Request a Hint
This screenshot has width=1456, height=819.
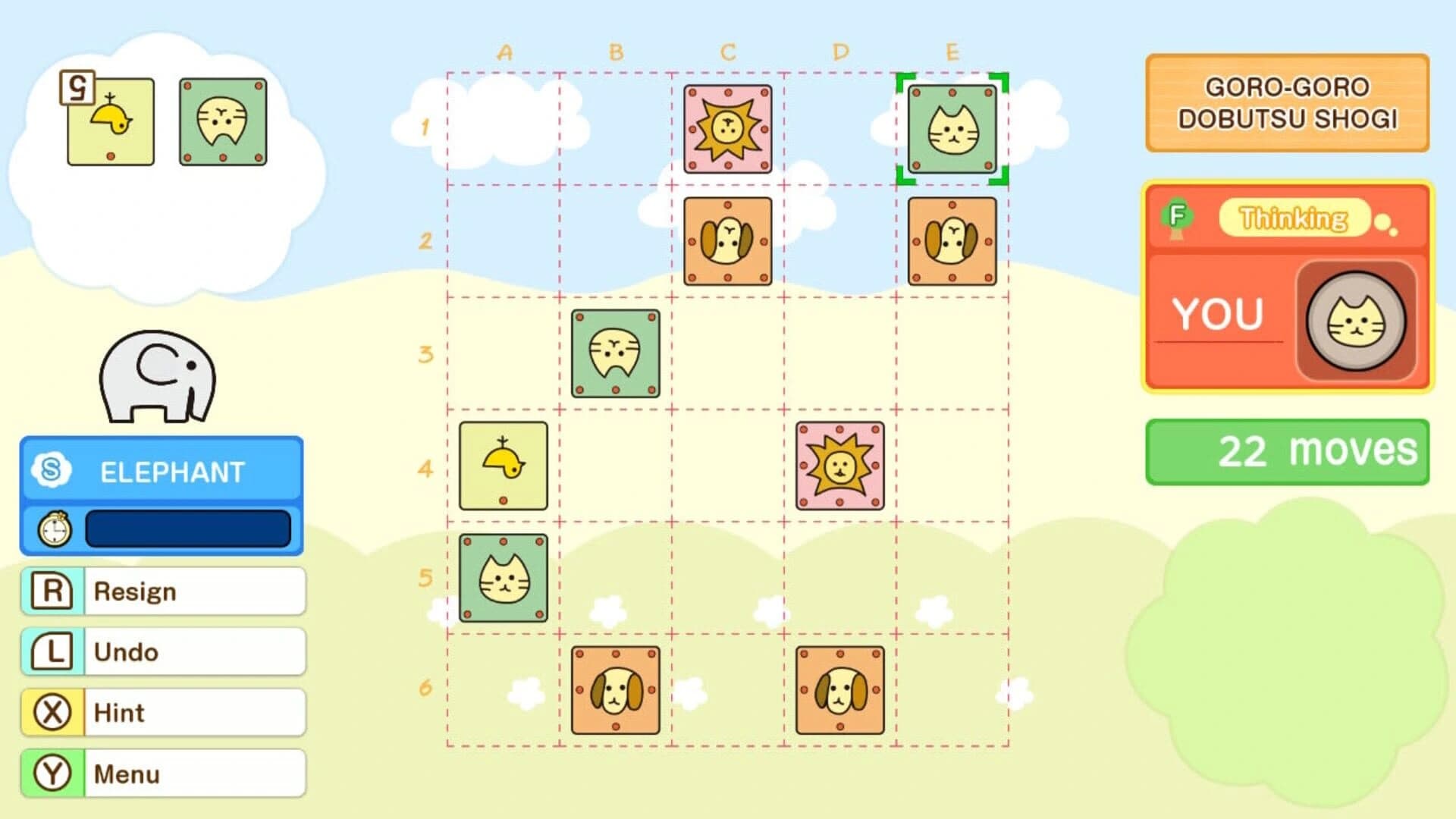[x=163, y=711]
